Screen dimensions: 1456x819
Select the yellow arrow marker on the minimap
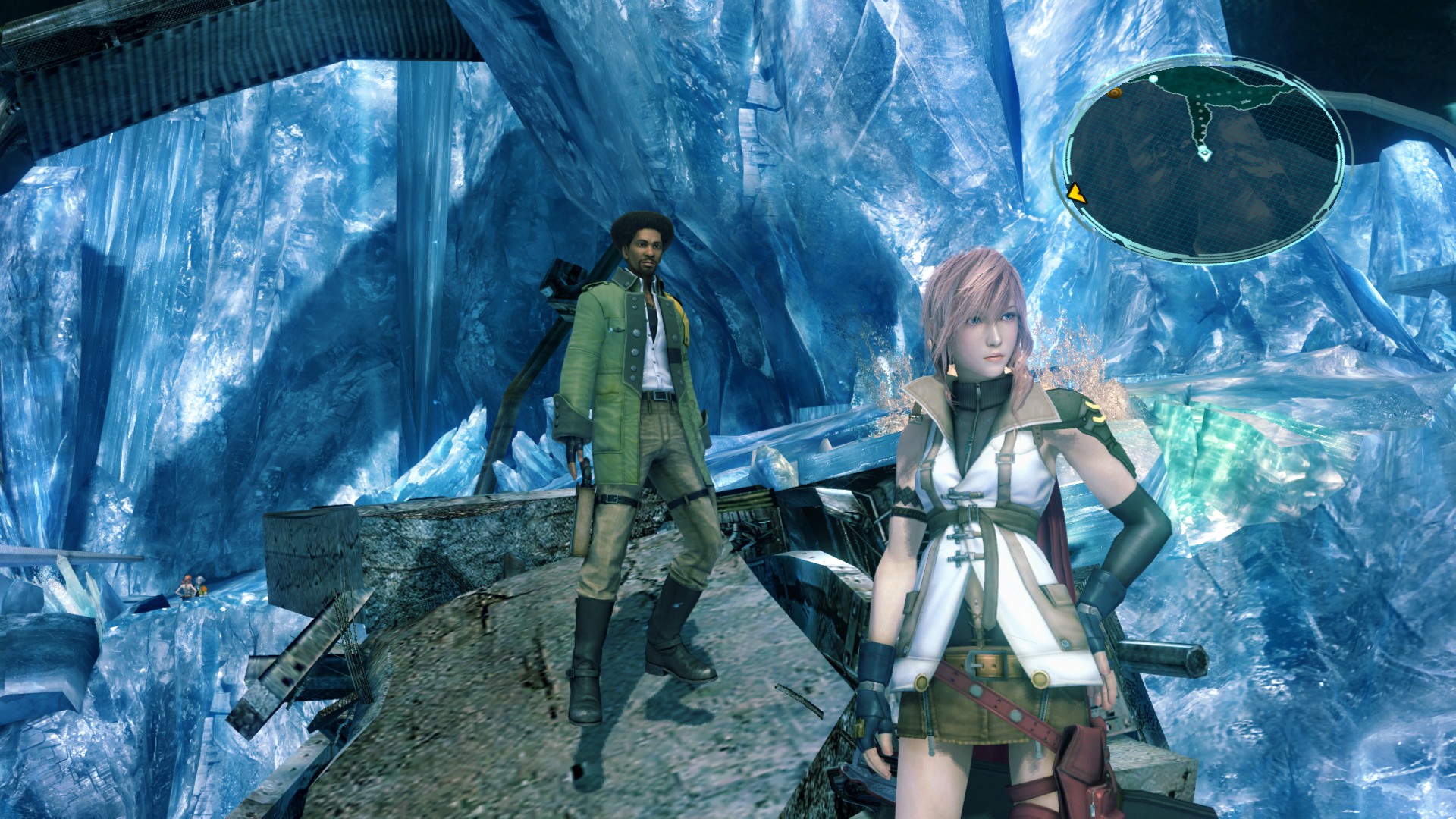[1075, 194]
